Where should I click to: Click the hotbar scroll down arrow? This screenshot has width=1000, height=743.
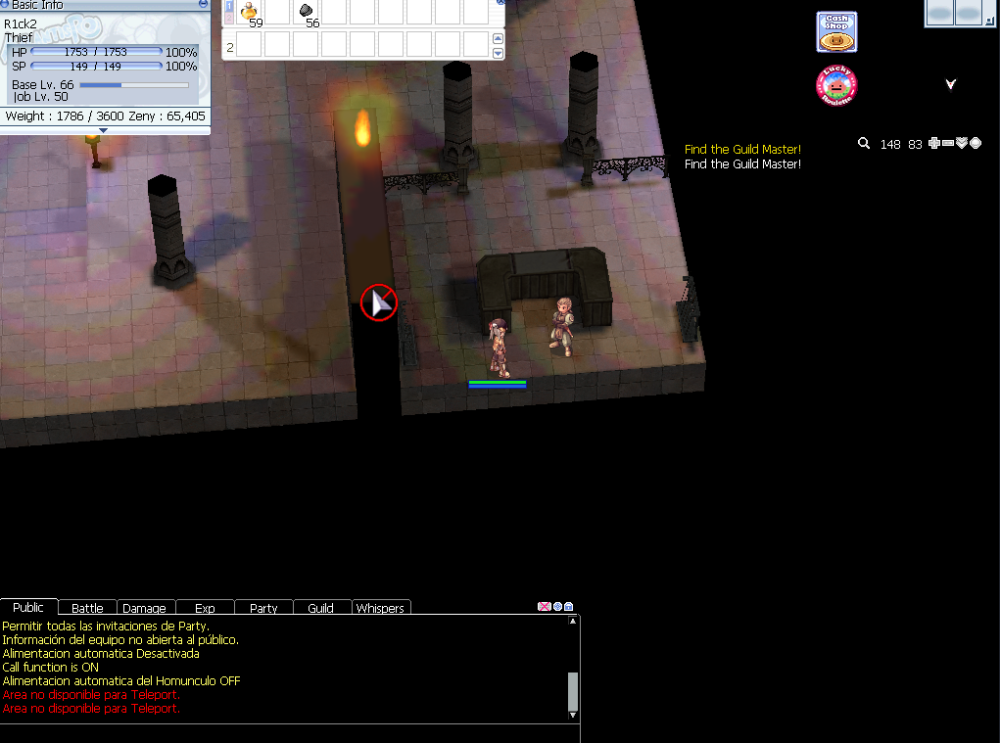point(498,52)
